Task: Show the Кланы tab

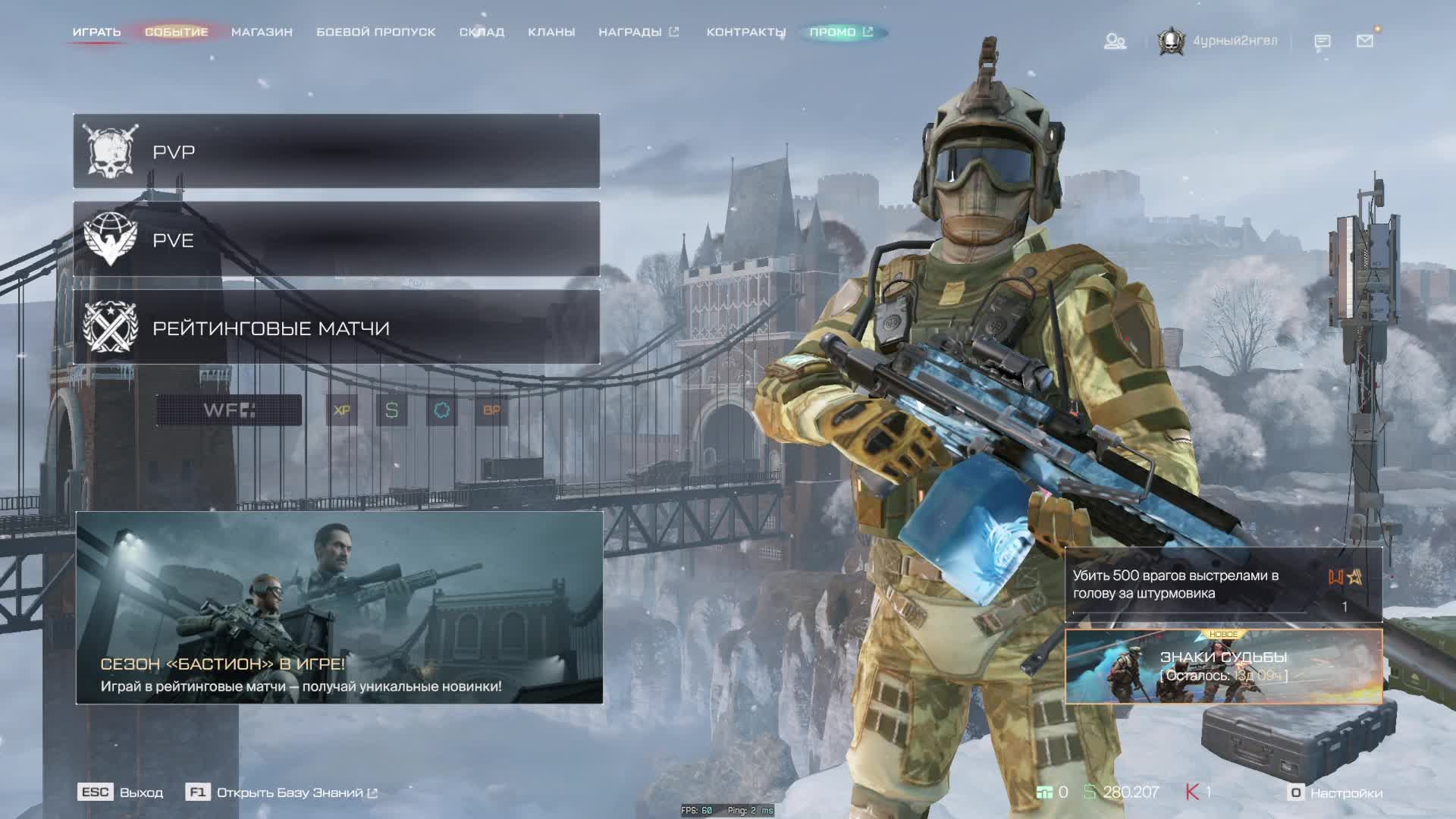Action: pyautogui.click(x=551, y=32)
